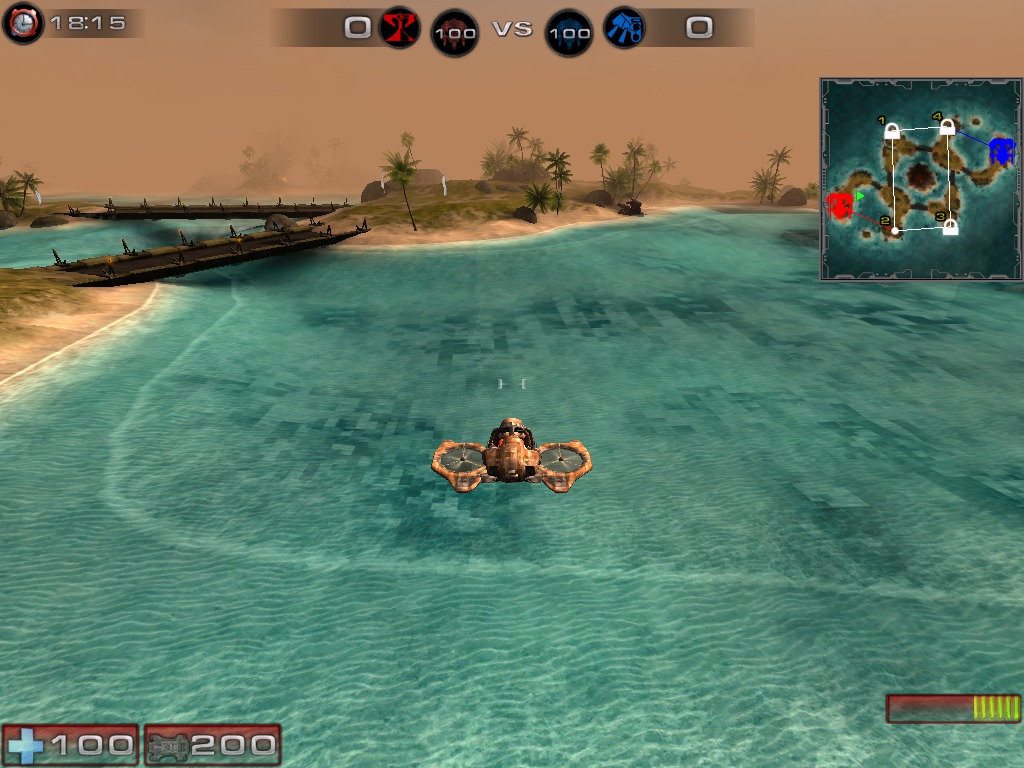Click the red power core icon
Screen dimensions: 1024x768
(454, 33)
